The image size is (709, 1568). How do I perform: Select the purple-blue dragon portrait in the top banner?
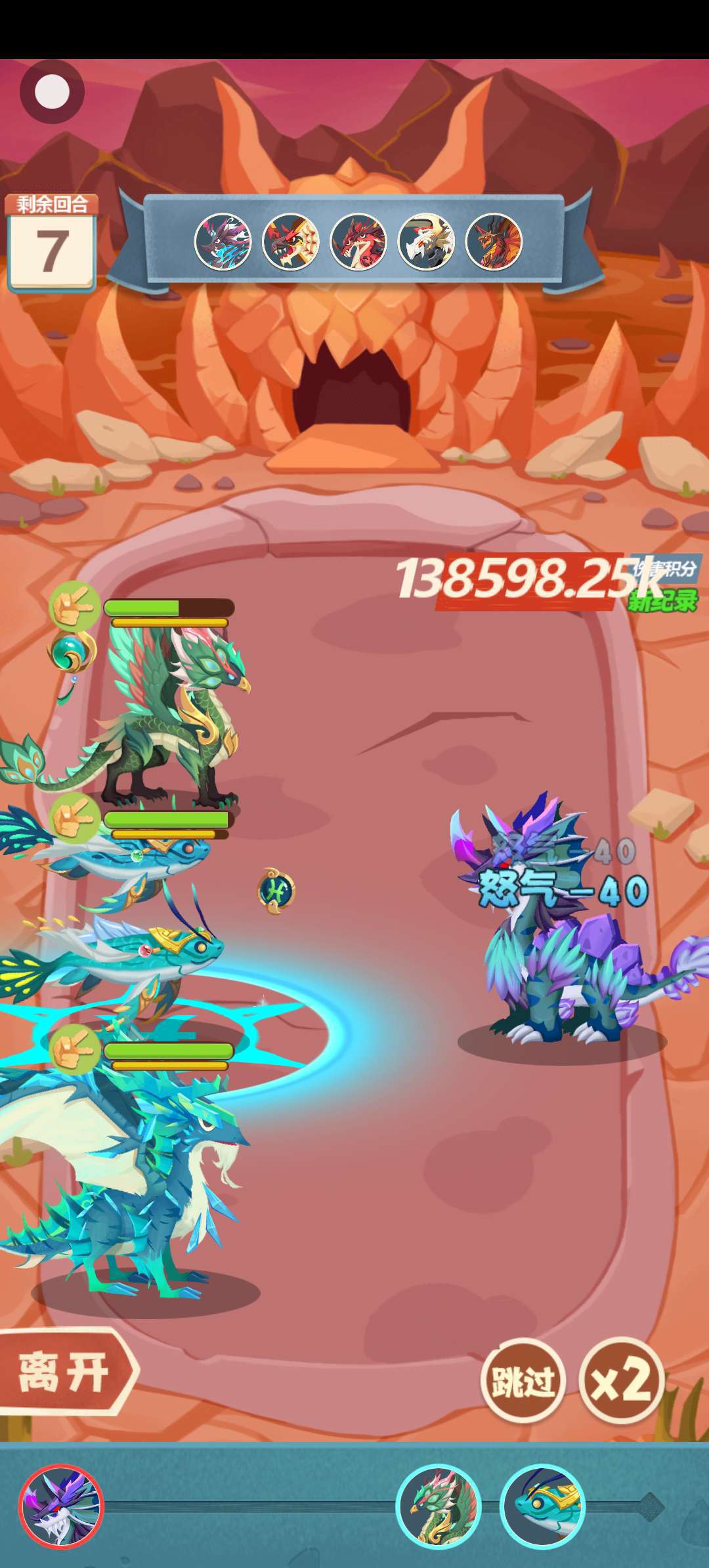tap(223, 242)
